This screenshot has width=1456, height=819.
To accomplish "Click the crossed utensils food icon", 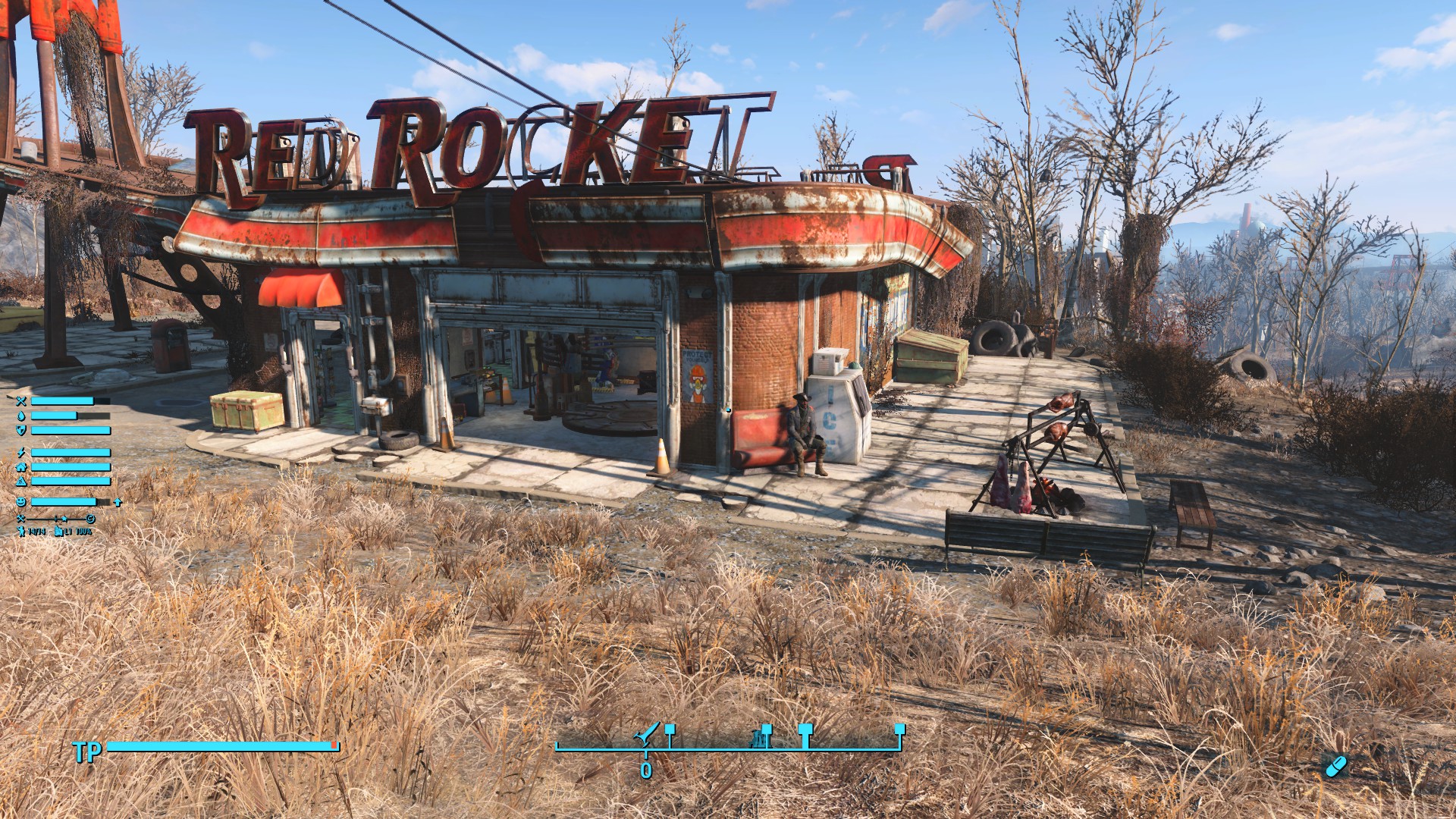I will [21, 401].
